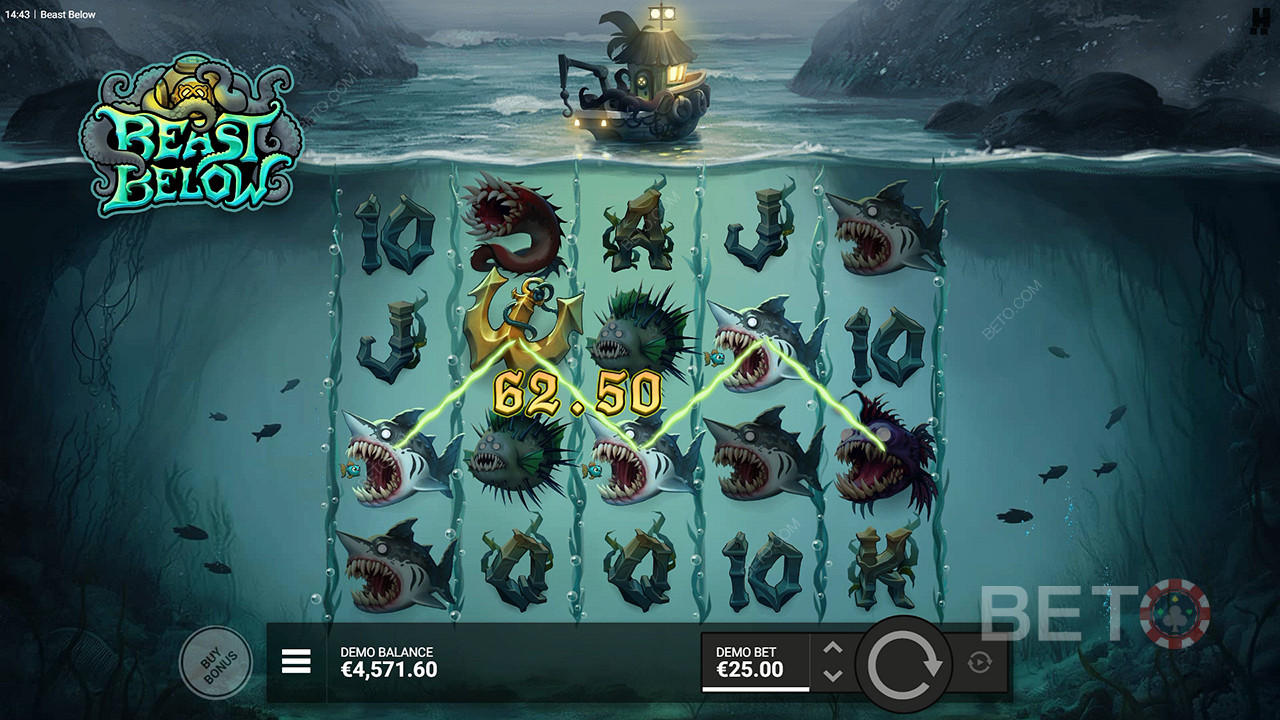Spin the reels
Viewport: 1280px width, 720px height.
point(905,662)
